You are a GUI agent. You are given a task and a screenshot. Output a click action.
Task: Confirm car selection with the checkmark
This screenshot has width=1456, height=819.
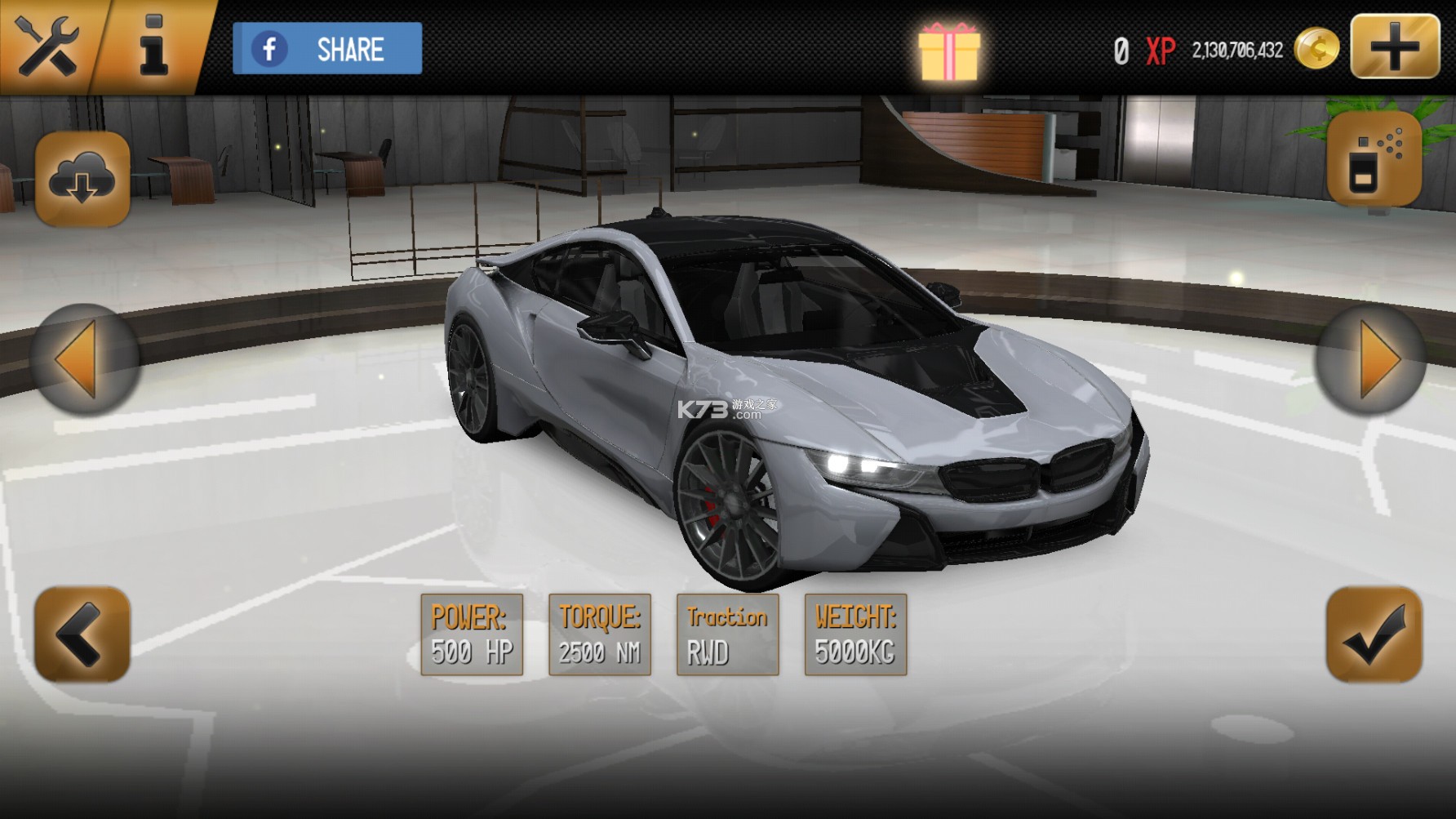pos(1374,634)
